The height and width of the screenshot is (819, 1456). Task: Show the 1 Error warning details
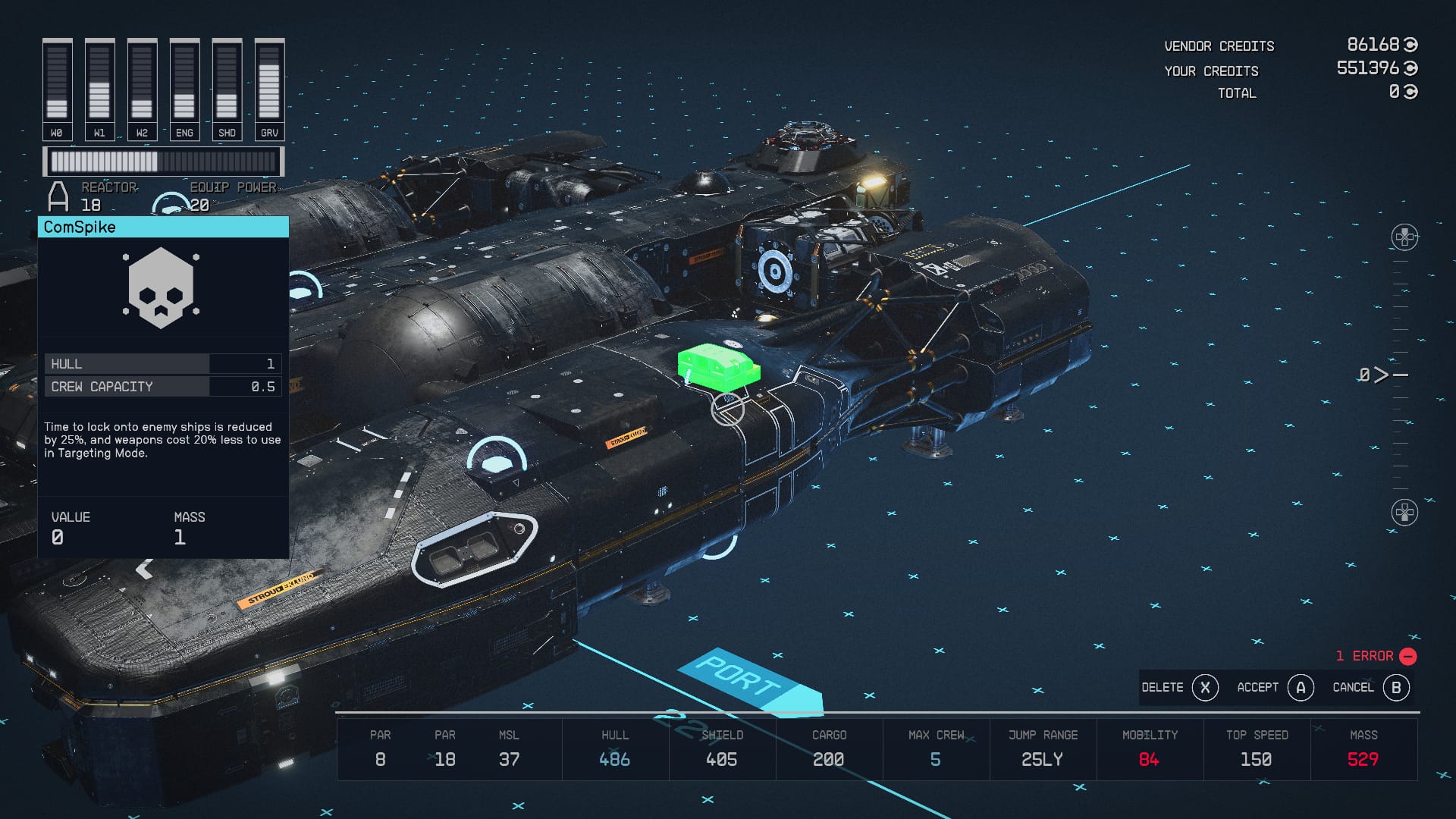1376,656
